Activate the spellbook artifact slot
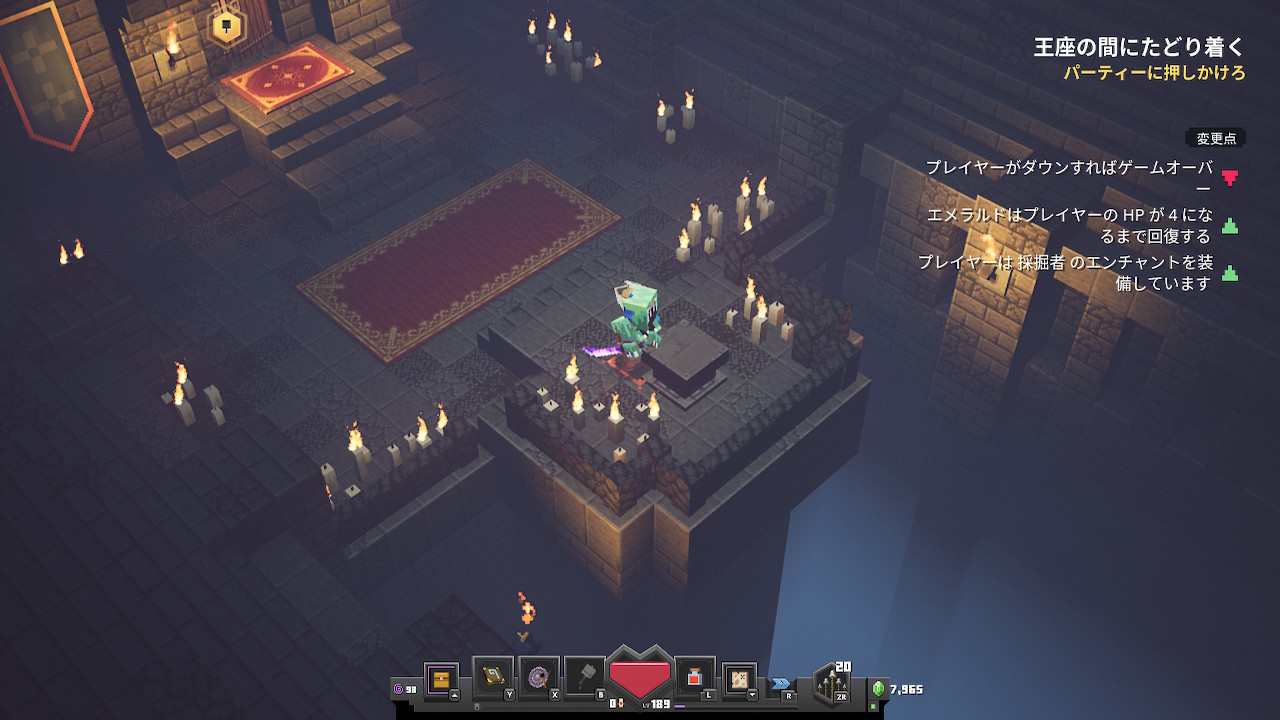The height and width of the screenshot is (720, 1280). click(x=492, y=677)
